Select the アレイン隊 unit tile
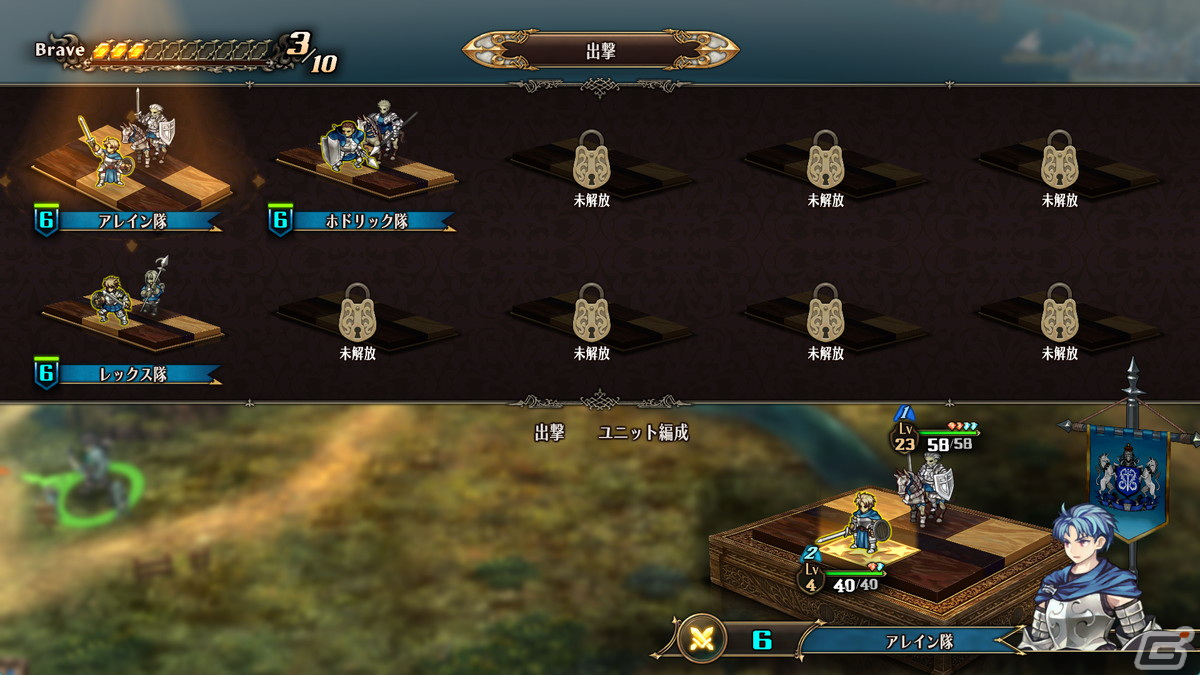Viewport: 1200px width, 675px height. click(131, 160)
